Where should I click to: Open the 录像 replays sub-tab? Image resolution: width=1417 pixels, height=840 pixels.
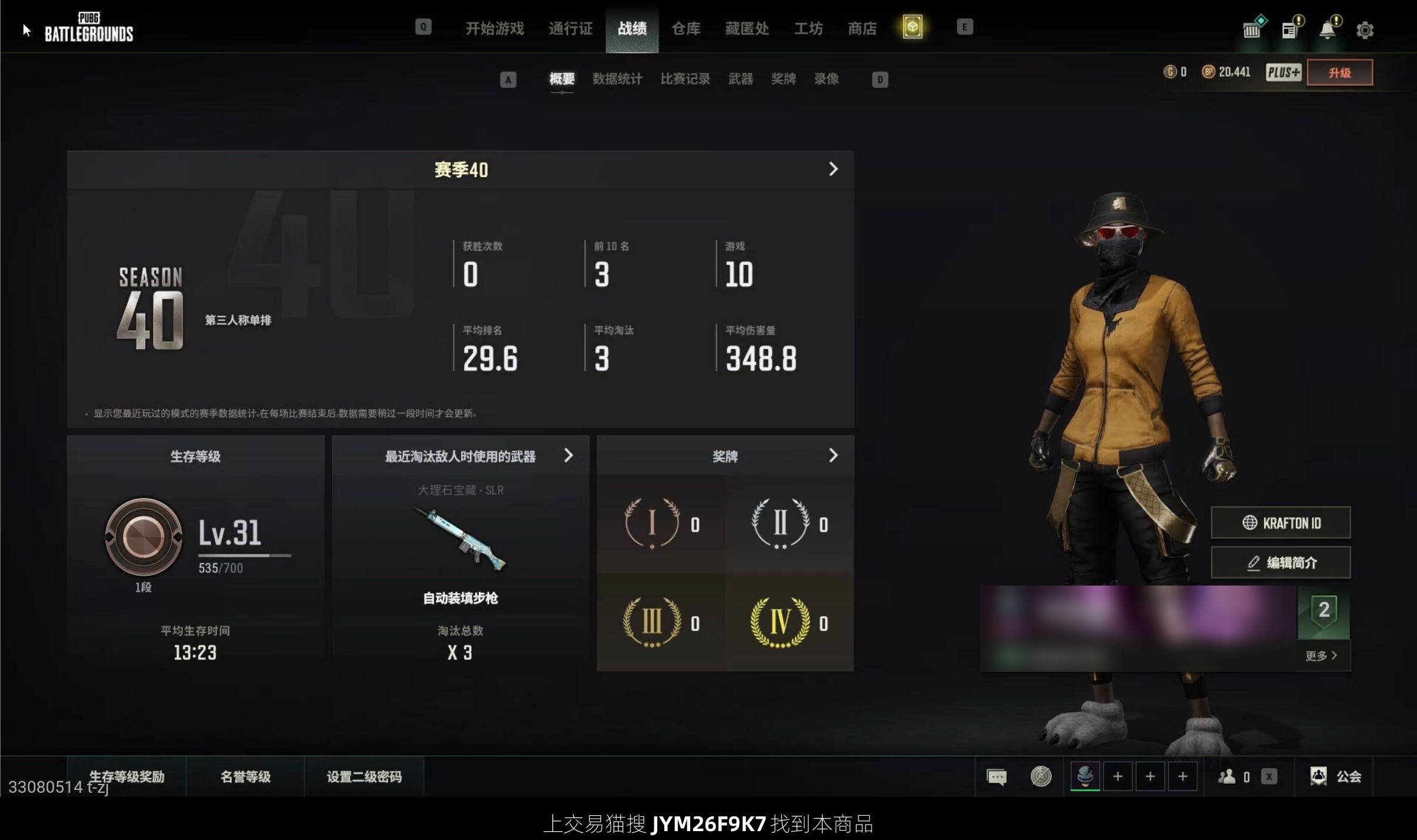coord(826,79)
